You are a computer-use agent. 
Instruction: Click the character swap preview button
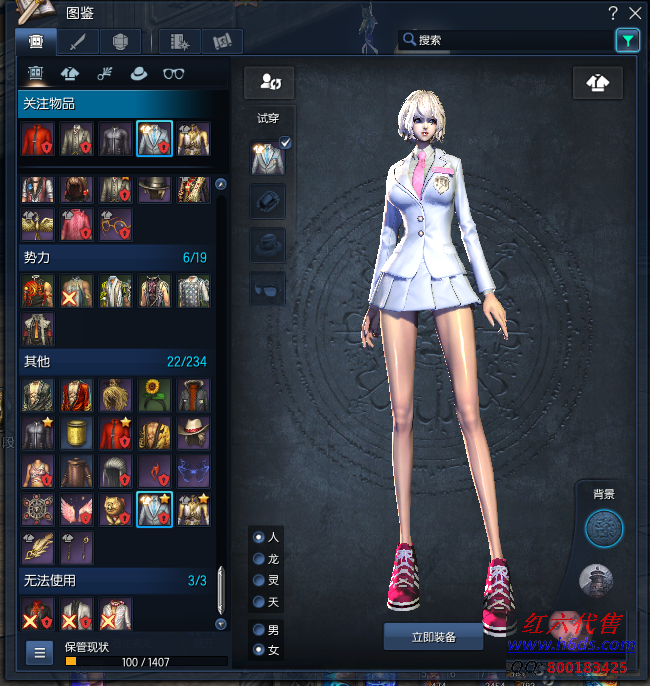pyautogui.click(x=268, y=83)
